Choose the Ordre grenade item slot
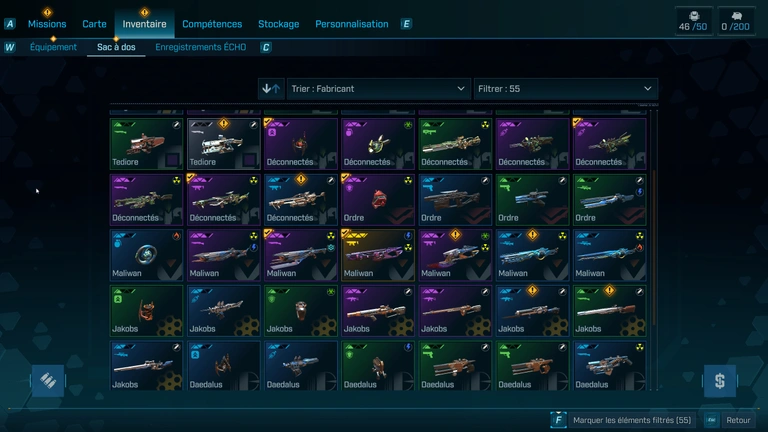768x432 pixels. [x=377, y=200]
